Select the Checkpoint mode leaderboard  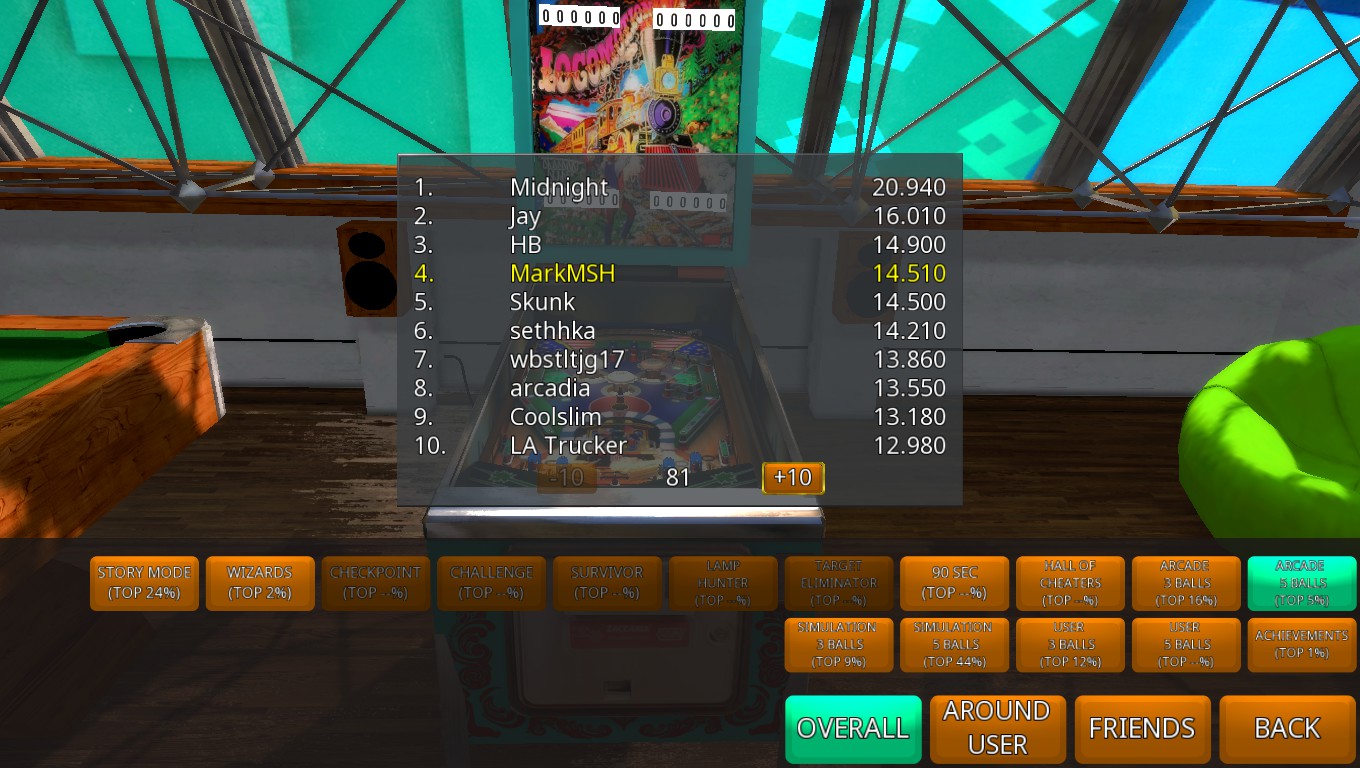(x=376, y=583)
